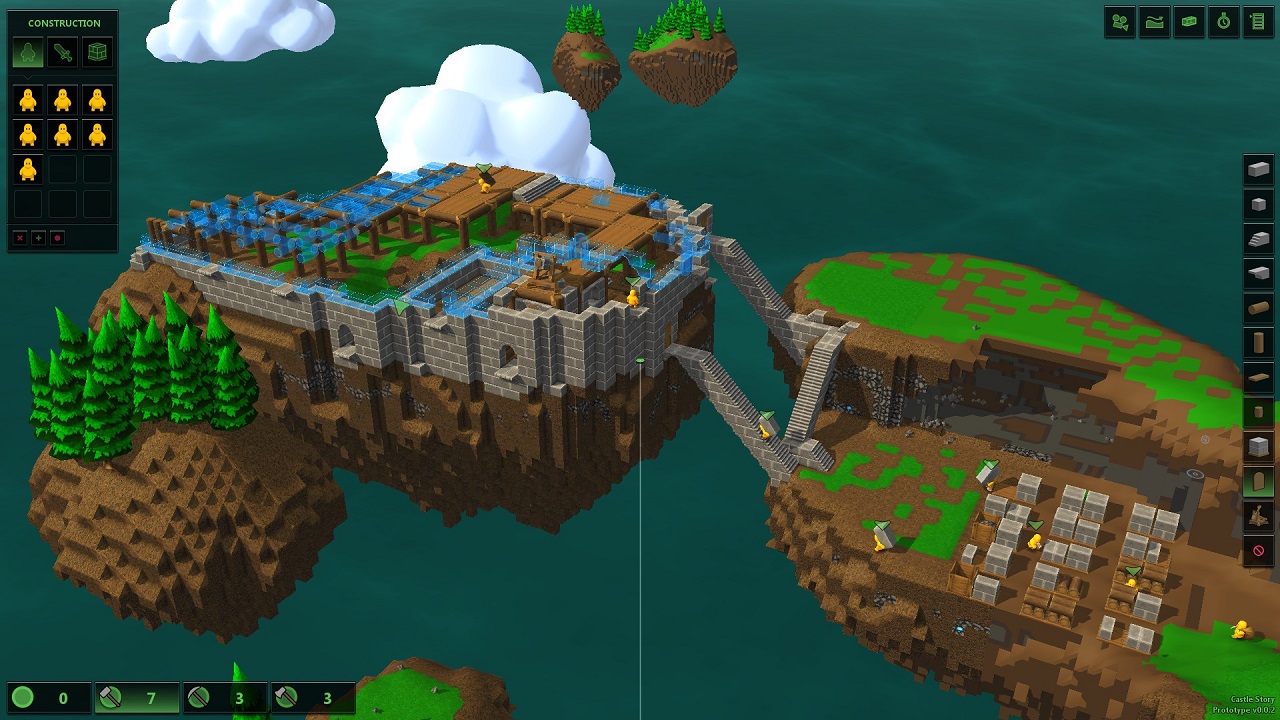Activate the red cancel/remove tool
The image size is (1280, 720).
pos(1258,551)
